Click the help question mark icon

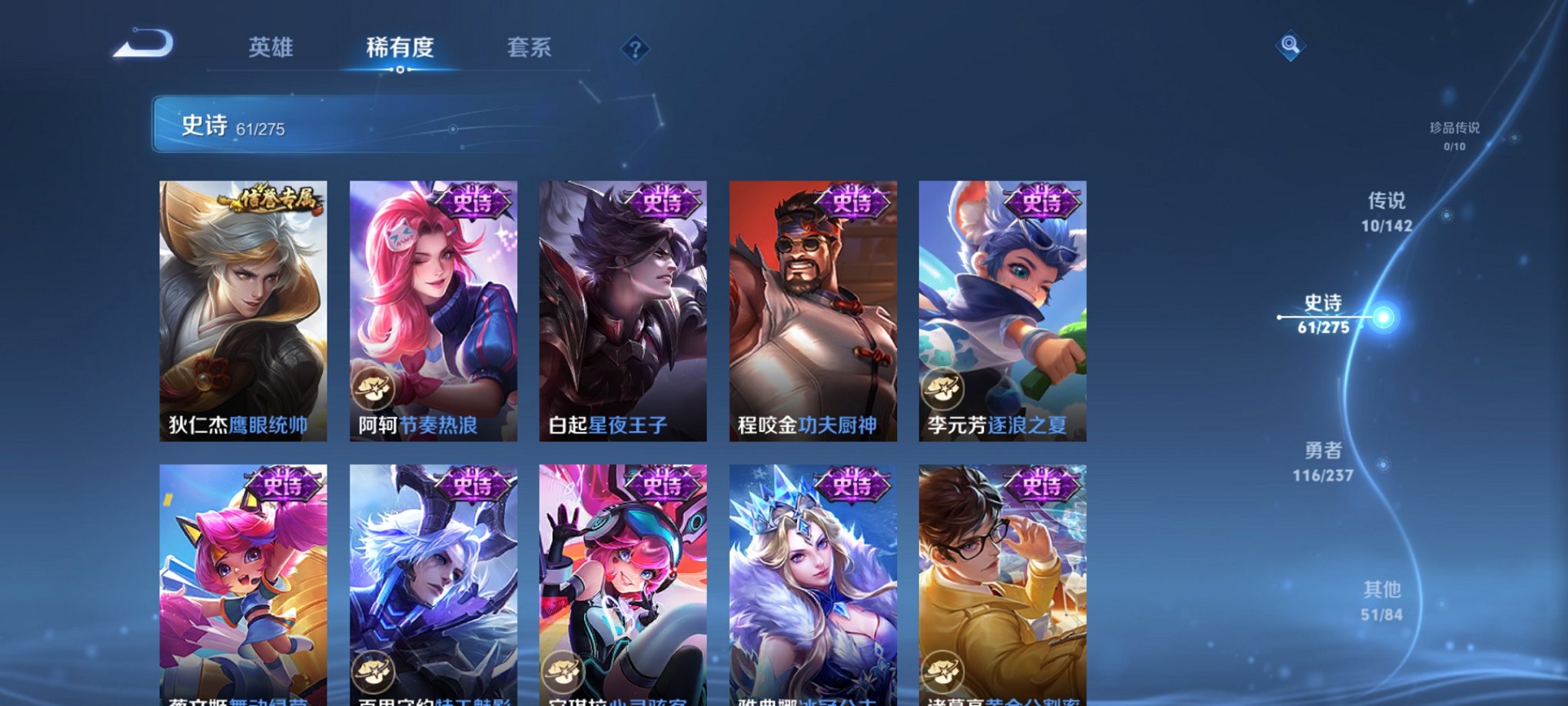[x=634, y=49]
